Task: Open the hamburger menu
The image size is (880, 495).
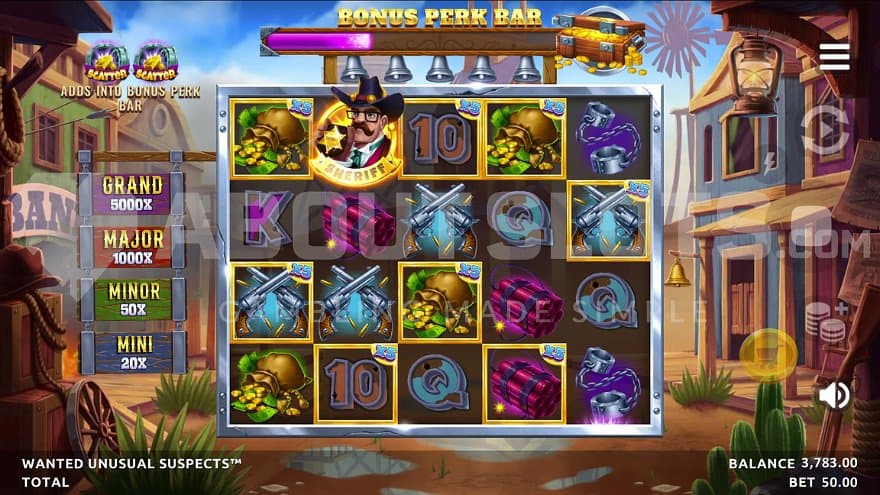Action: tap(834, 56)
